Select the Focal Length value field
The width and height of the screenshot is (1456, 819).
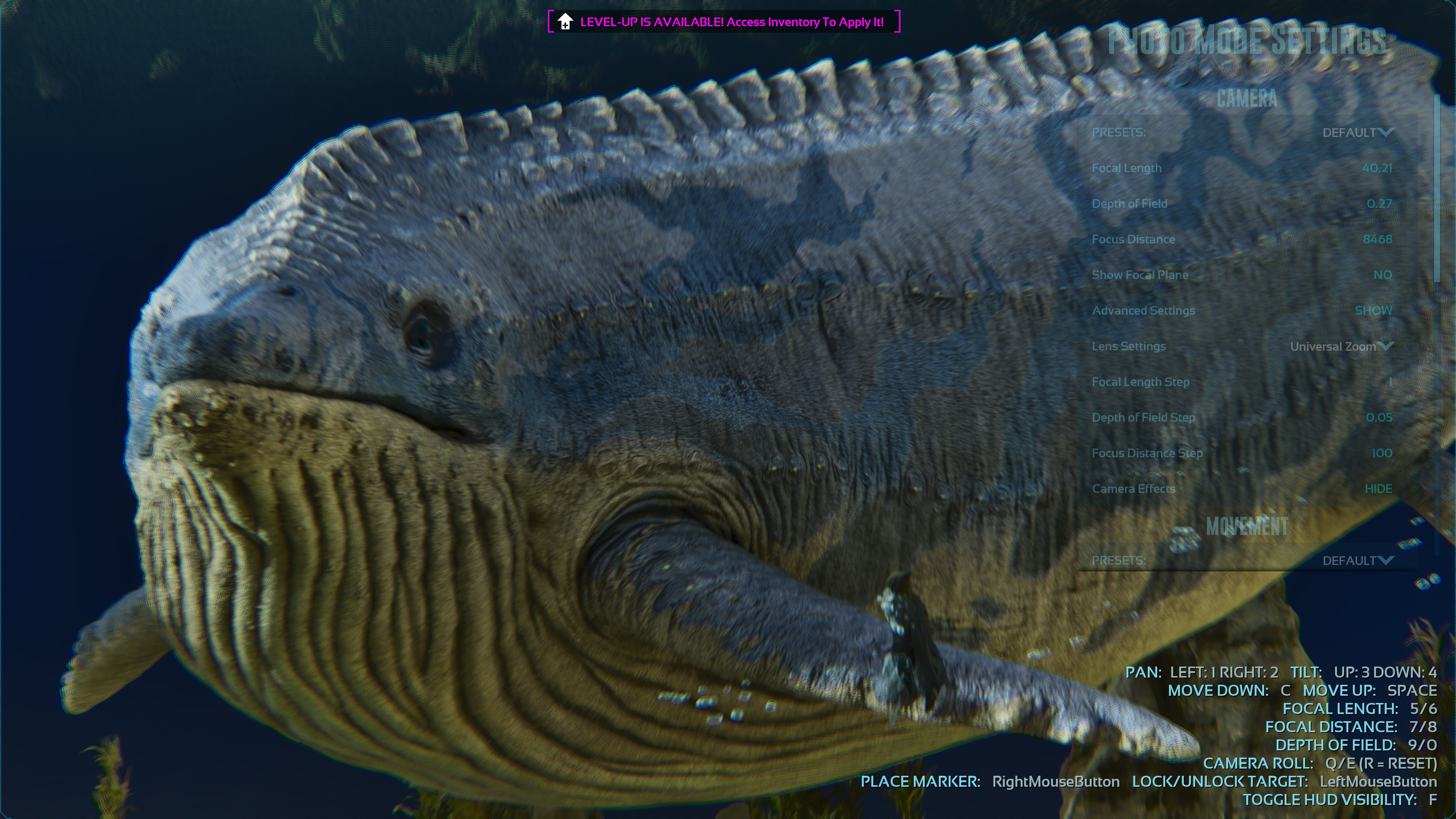point(1377,168)
